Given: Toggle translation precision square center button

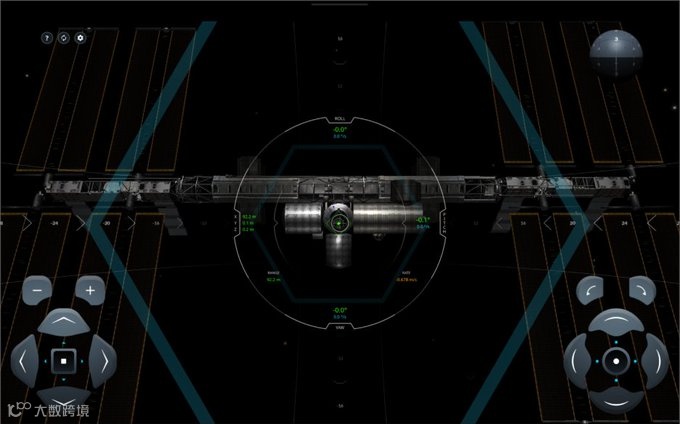Looking at the screenshot, I should pyautogui.click(x=63, y=360).
